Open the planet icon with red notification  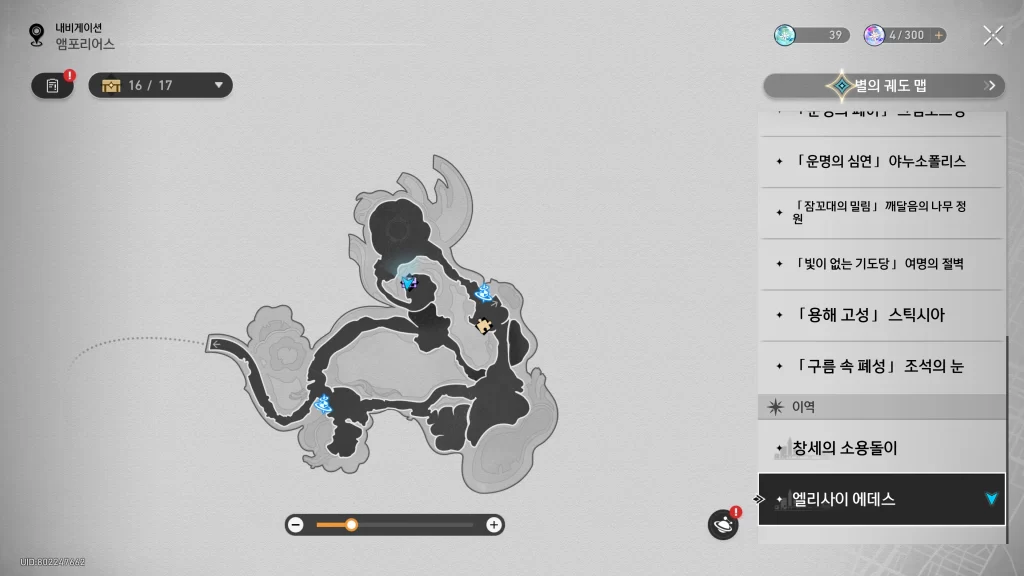click(x=722, y=524)
